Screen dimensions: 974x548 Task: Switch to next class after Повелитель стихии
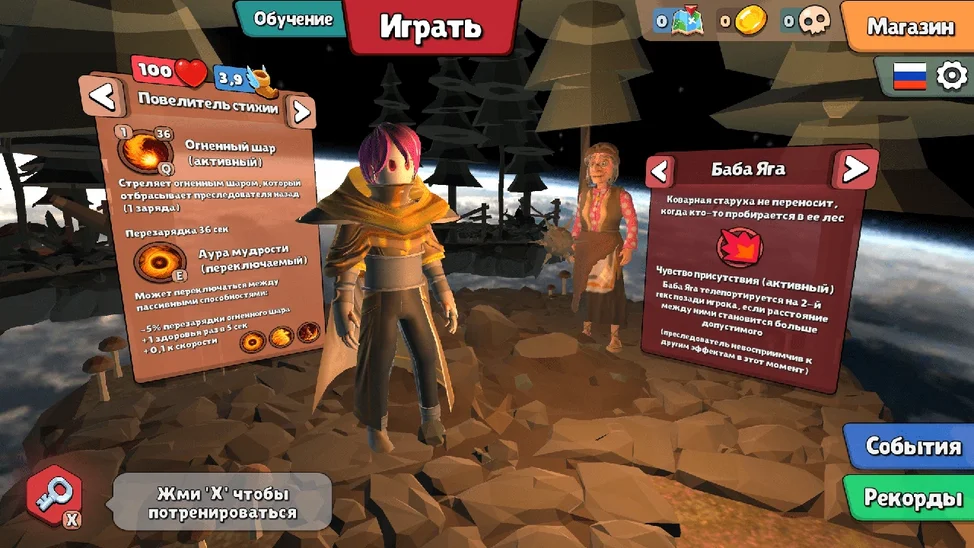tap(300, 111)
